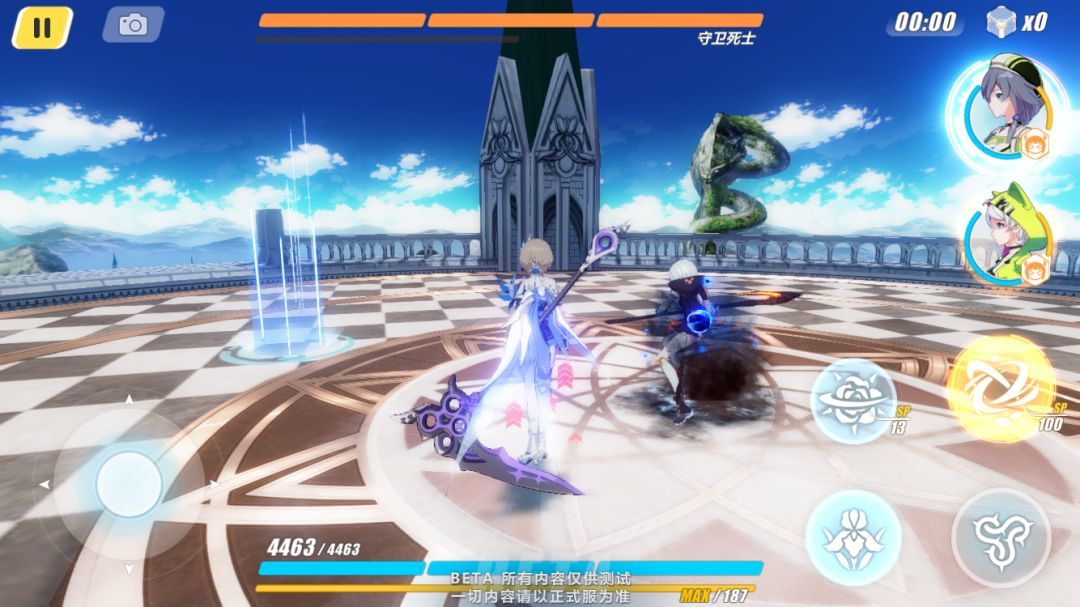Tap the virtual joystick knob
The image size is (1080, 607).
coord(129,484)
